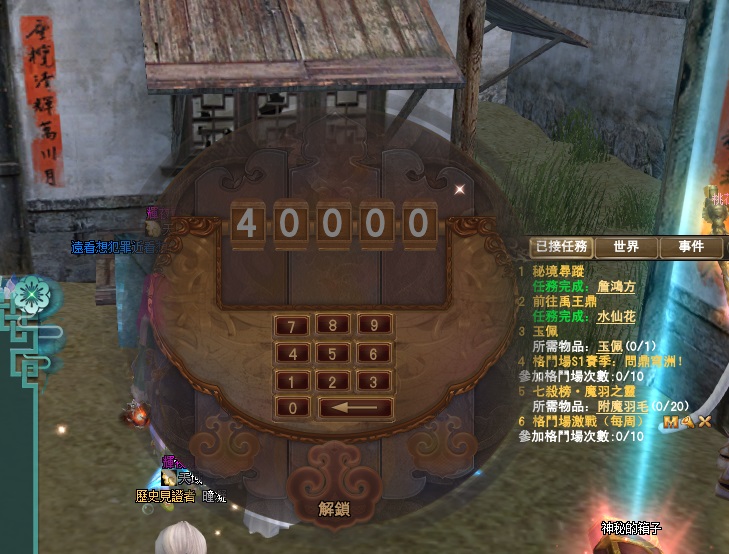The height and width of the screenshot is (554, 729).
Task: Choose the 5 key on the keypad
Action: (332, 353)
